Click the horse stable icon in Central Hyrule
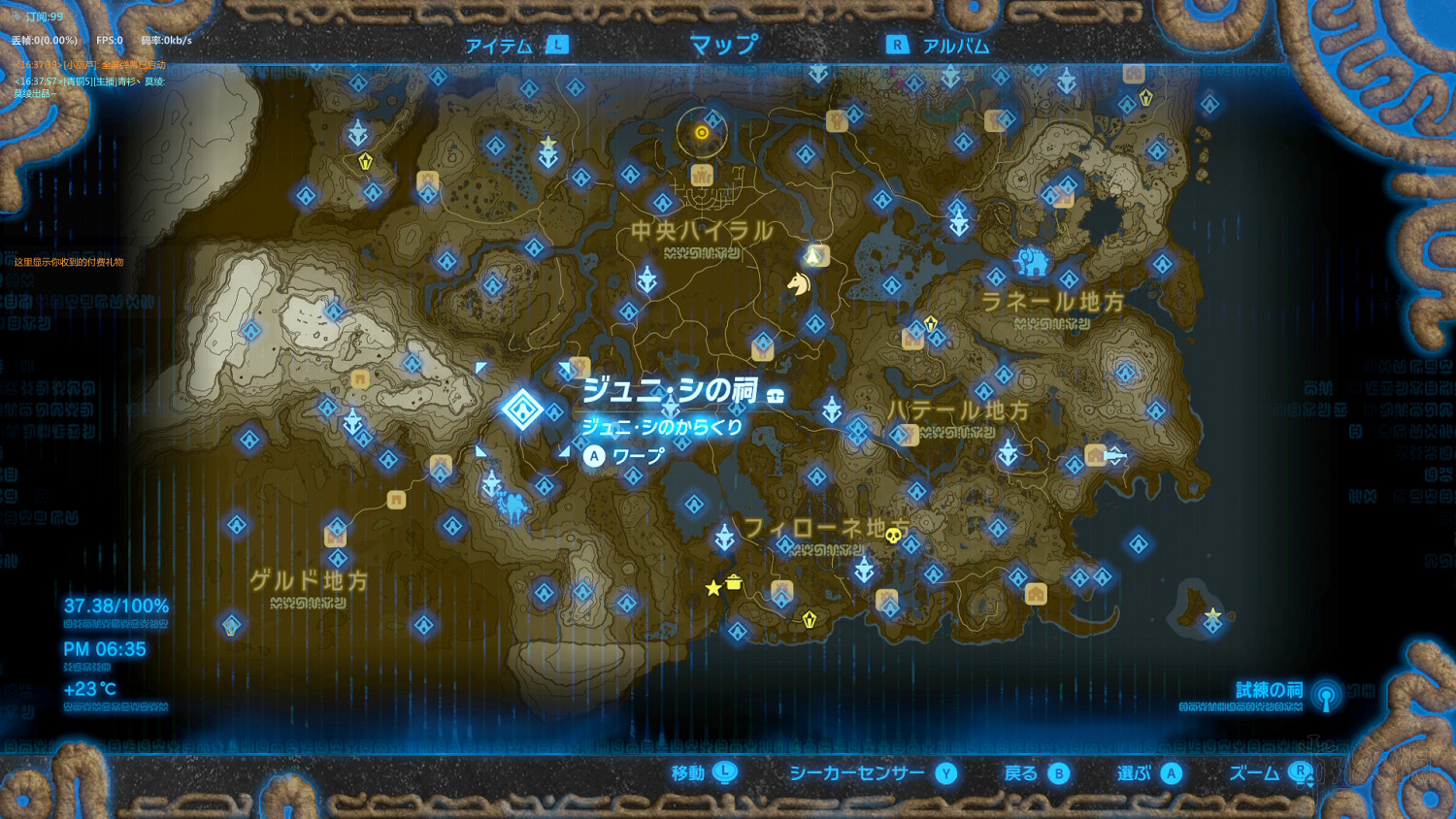Image resolution: width=1456 pixels, height=819 pixels. [x=797, y=286]
